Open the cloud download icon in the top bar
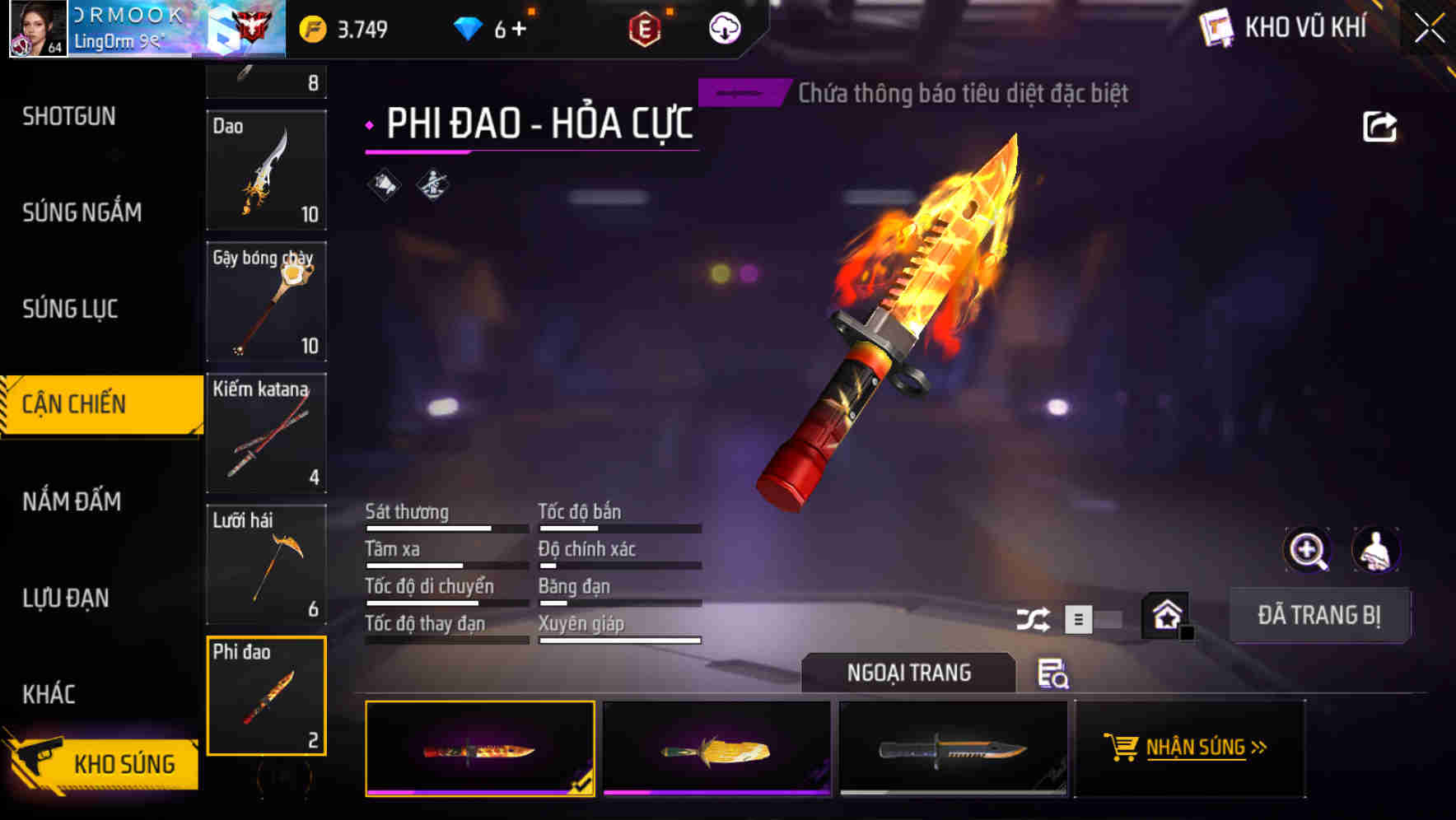1456x820 pixels. pos(722,27)
